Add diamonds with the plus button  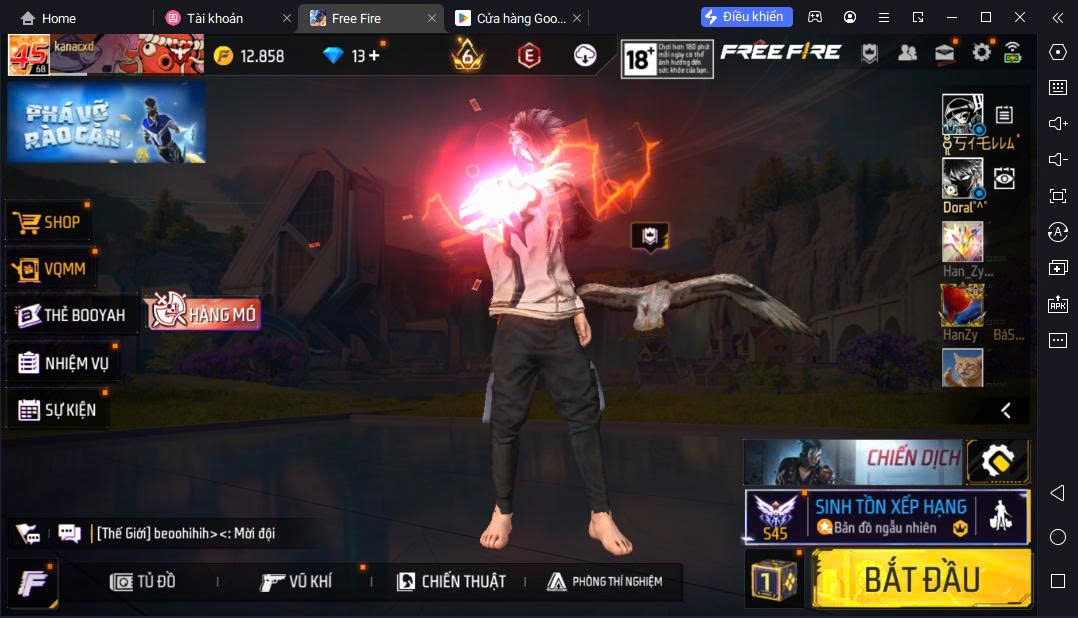[374, 56]
